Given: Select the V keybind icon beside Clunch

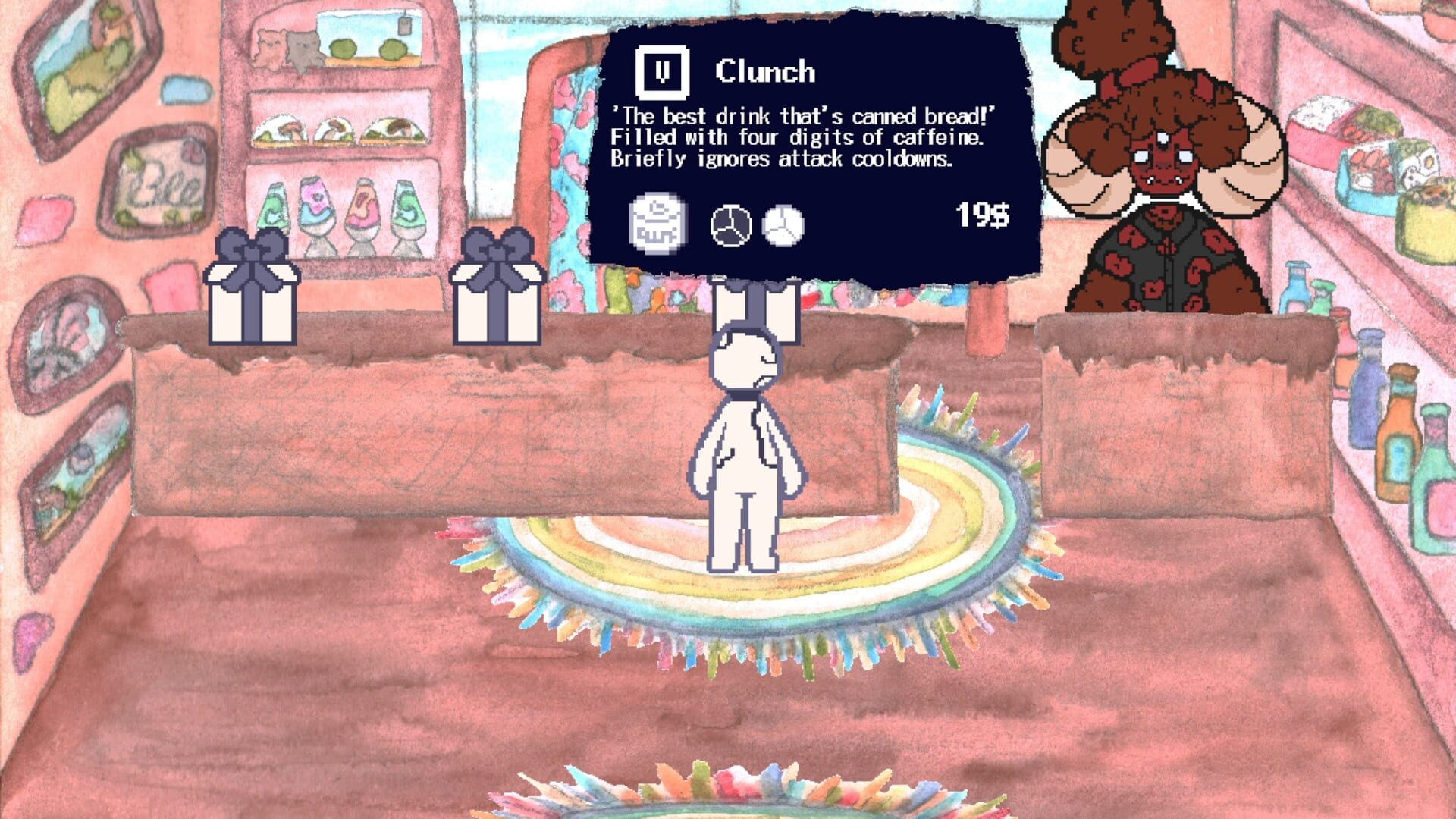Looking at the screenshot, I should tap(661, 71).
